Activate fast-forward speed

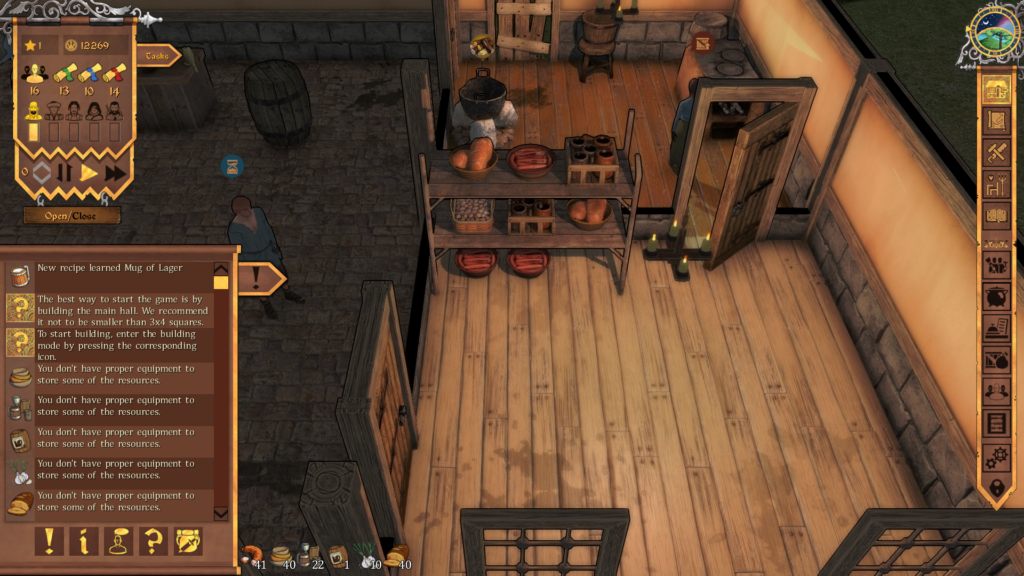(x=115, y=172)
